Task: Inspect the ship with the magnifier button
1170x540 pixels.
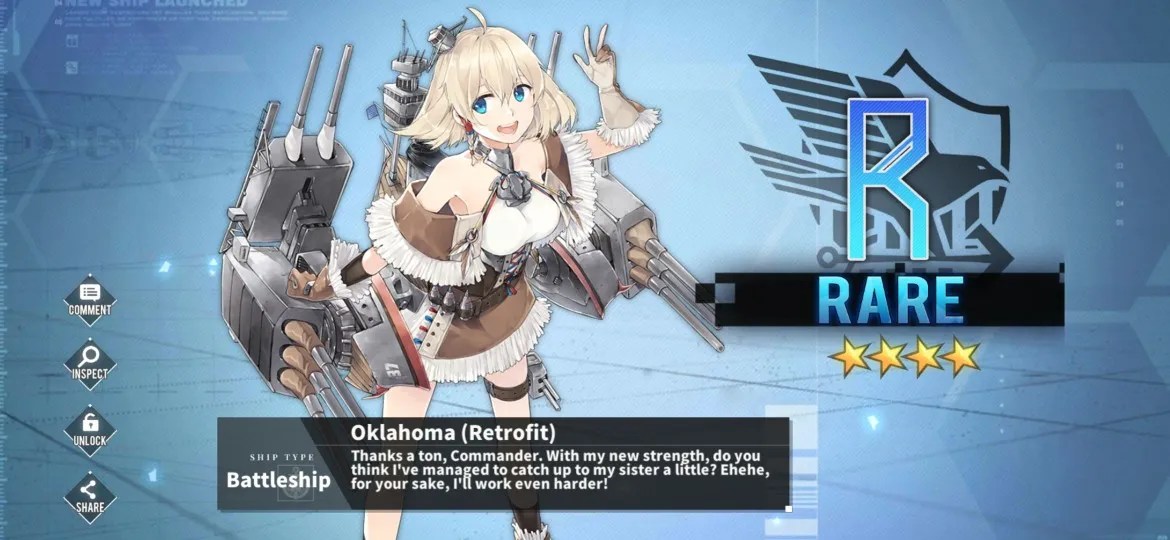Action: (x=90, y=362)
